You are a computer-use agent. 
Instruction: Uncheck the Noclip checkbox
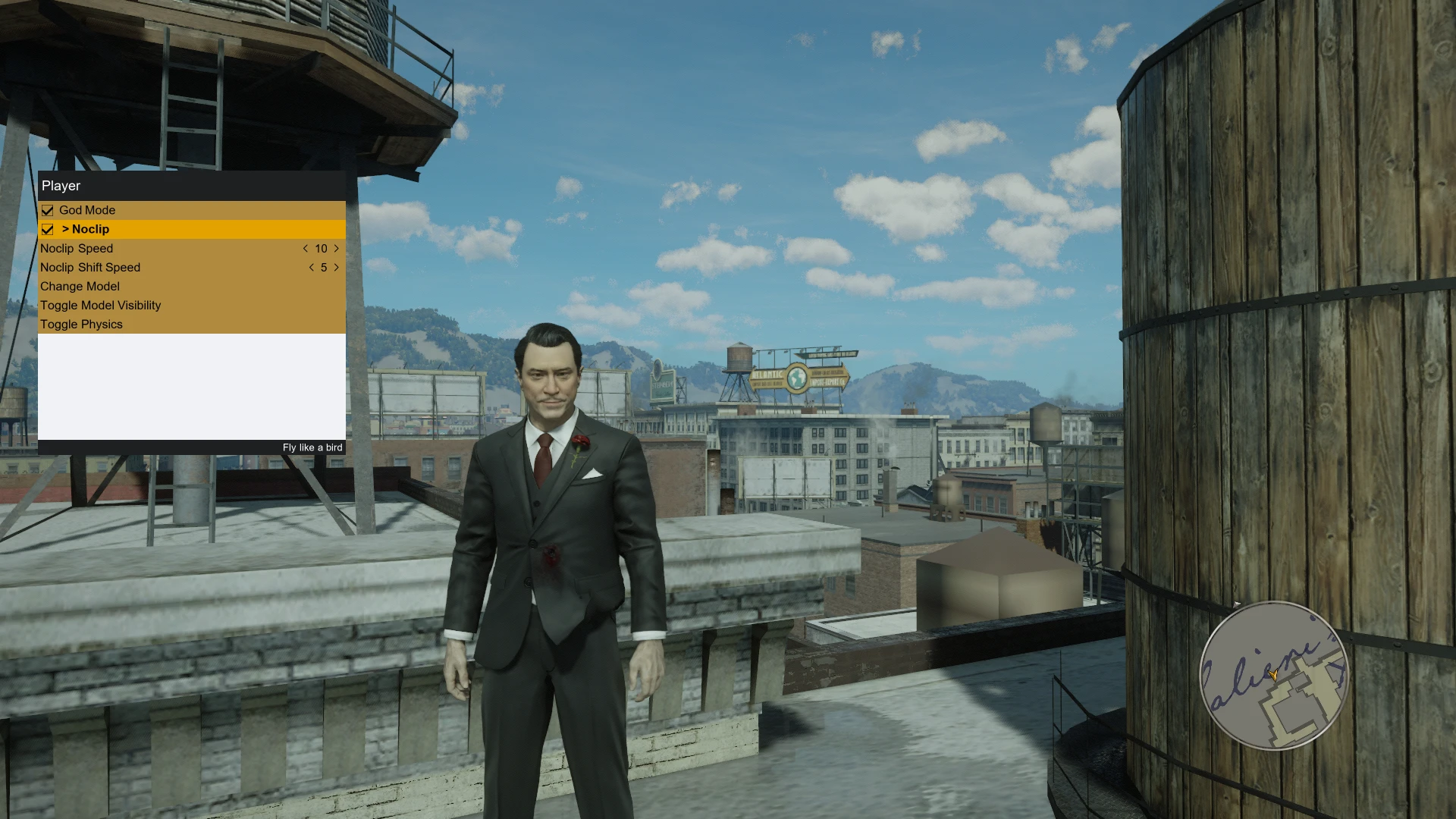(x=48, y=229)
